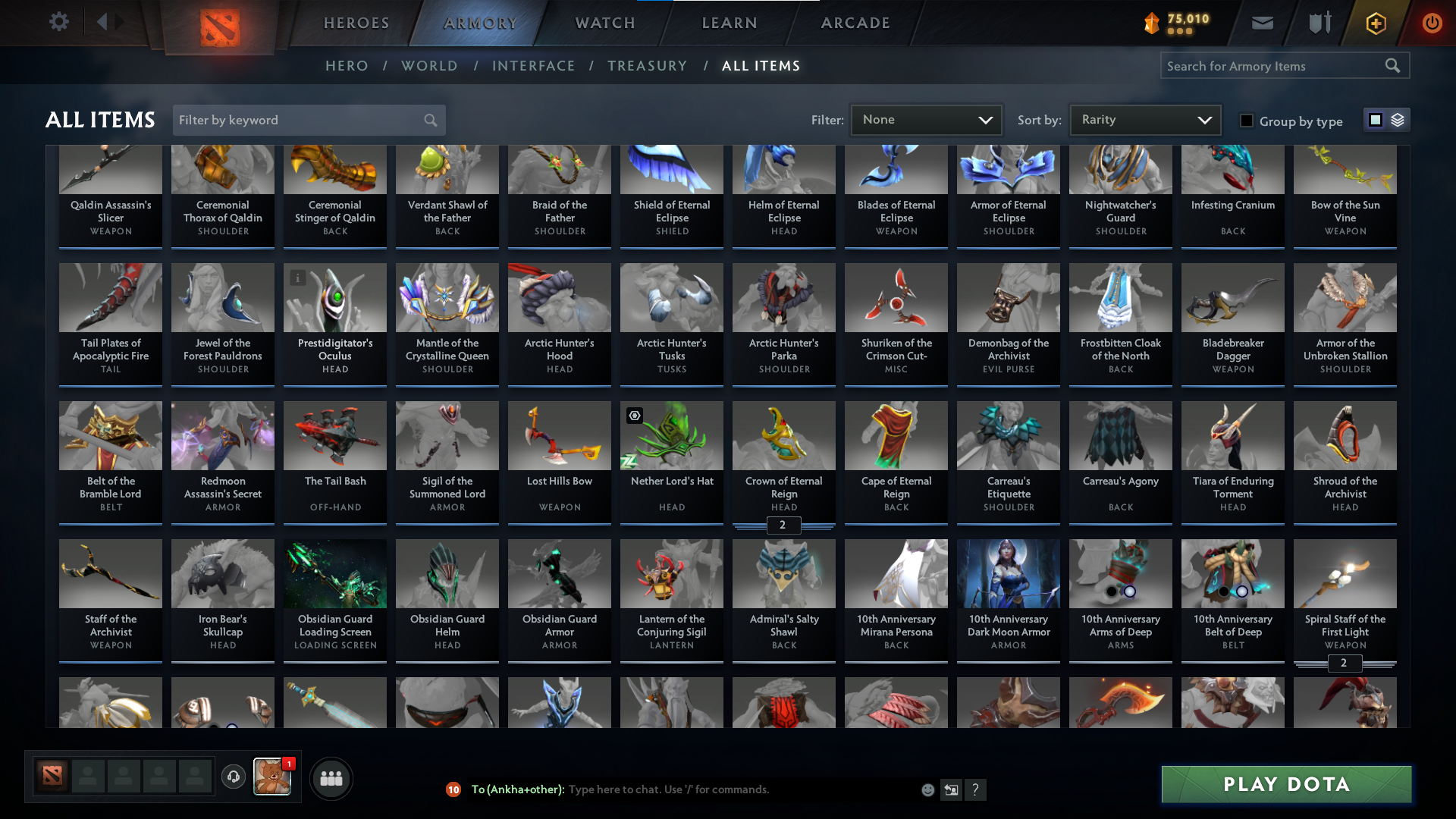Screen dimensions: 1456x819
Task: Select the Obsidian Guard Loading Screen thumbnail
Action: click(334, 573)
